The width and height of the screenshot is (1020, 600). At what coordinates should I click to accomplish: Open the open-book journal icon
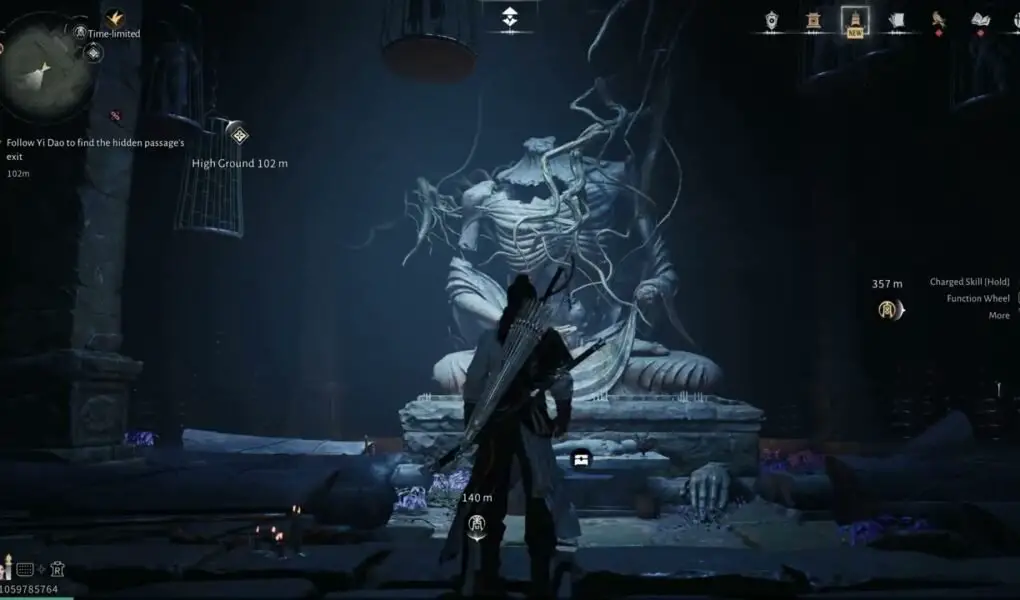[x=980, y=20]
